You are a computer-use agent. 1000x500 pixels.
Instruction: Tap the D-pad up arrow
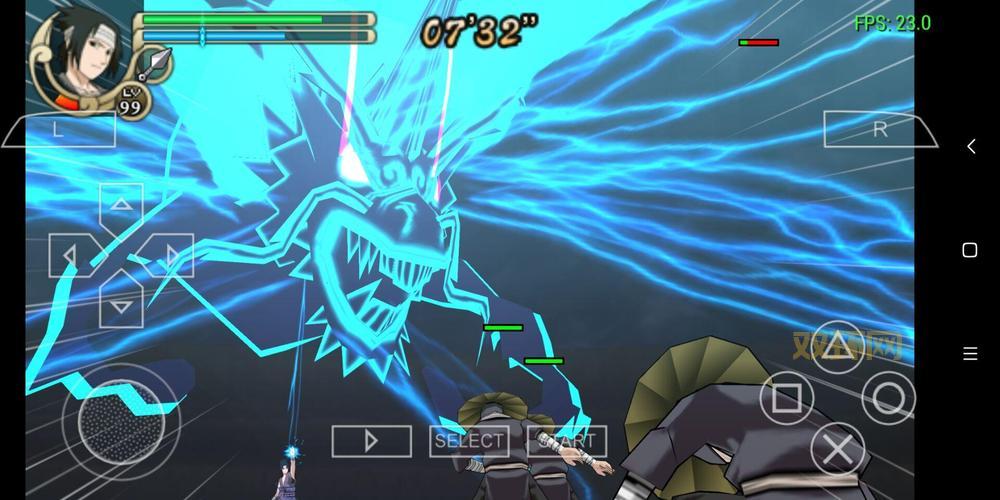121,205
